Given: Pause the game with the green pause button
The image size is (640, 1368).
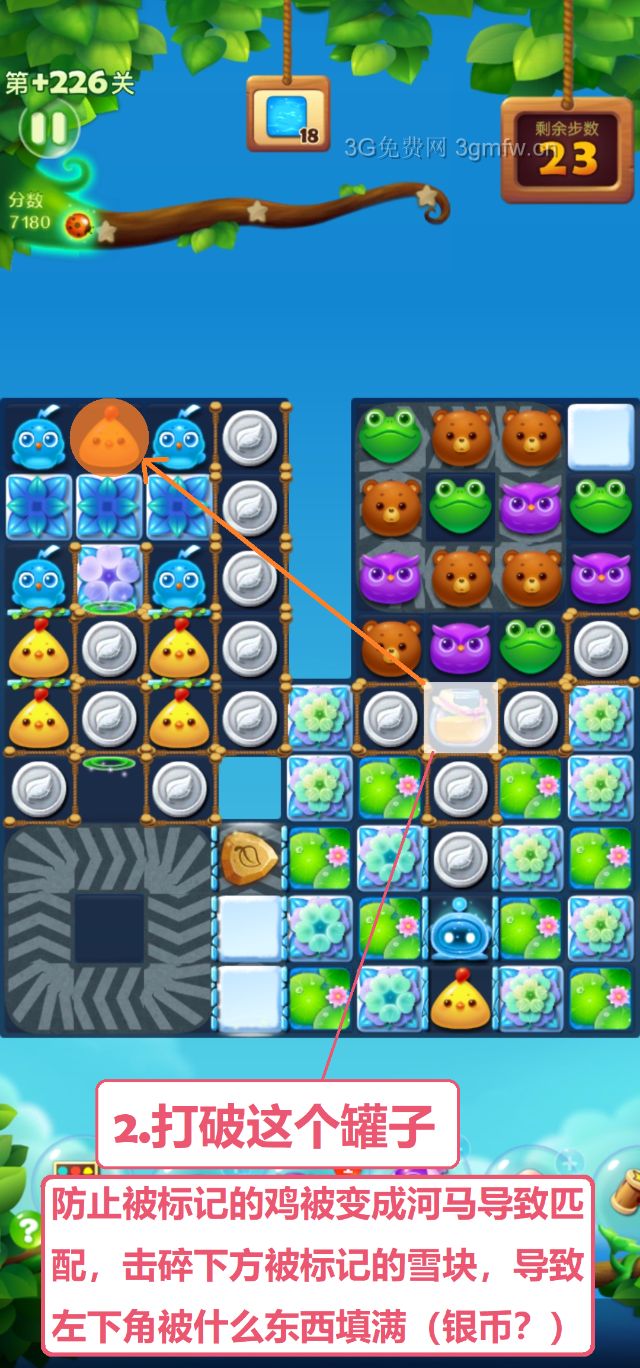Looking at the screenshot, I should tap(47, 127).
